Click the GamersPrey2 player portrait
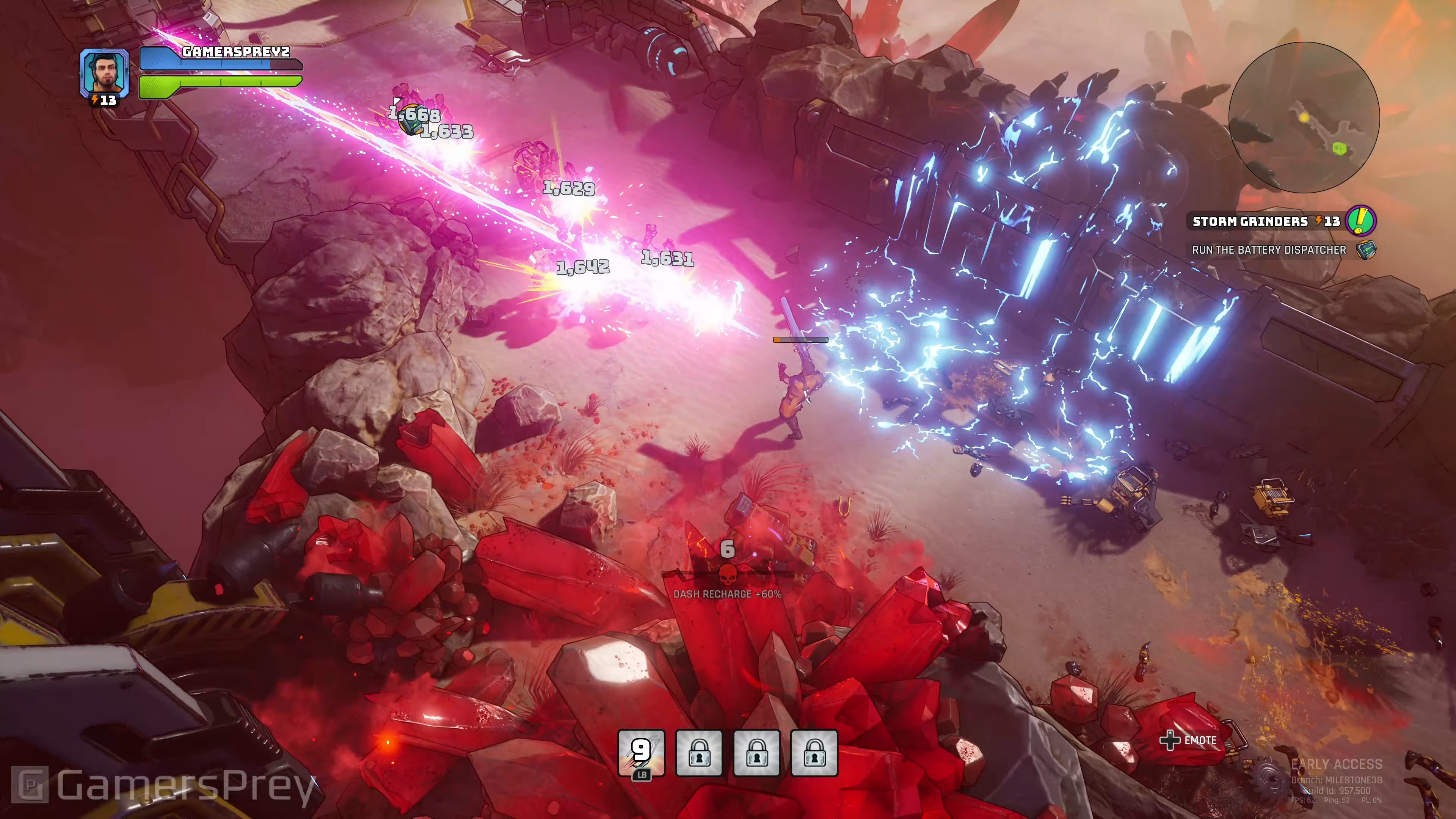Screen dimensions: 1456x819 pyautogui.click(x=104, y=72)
